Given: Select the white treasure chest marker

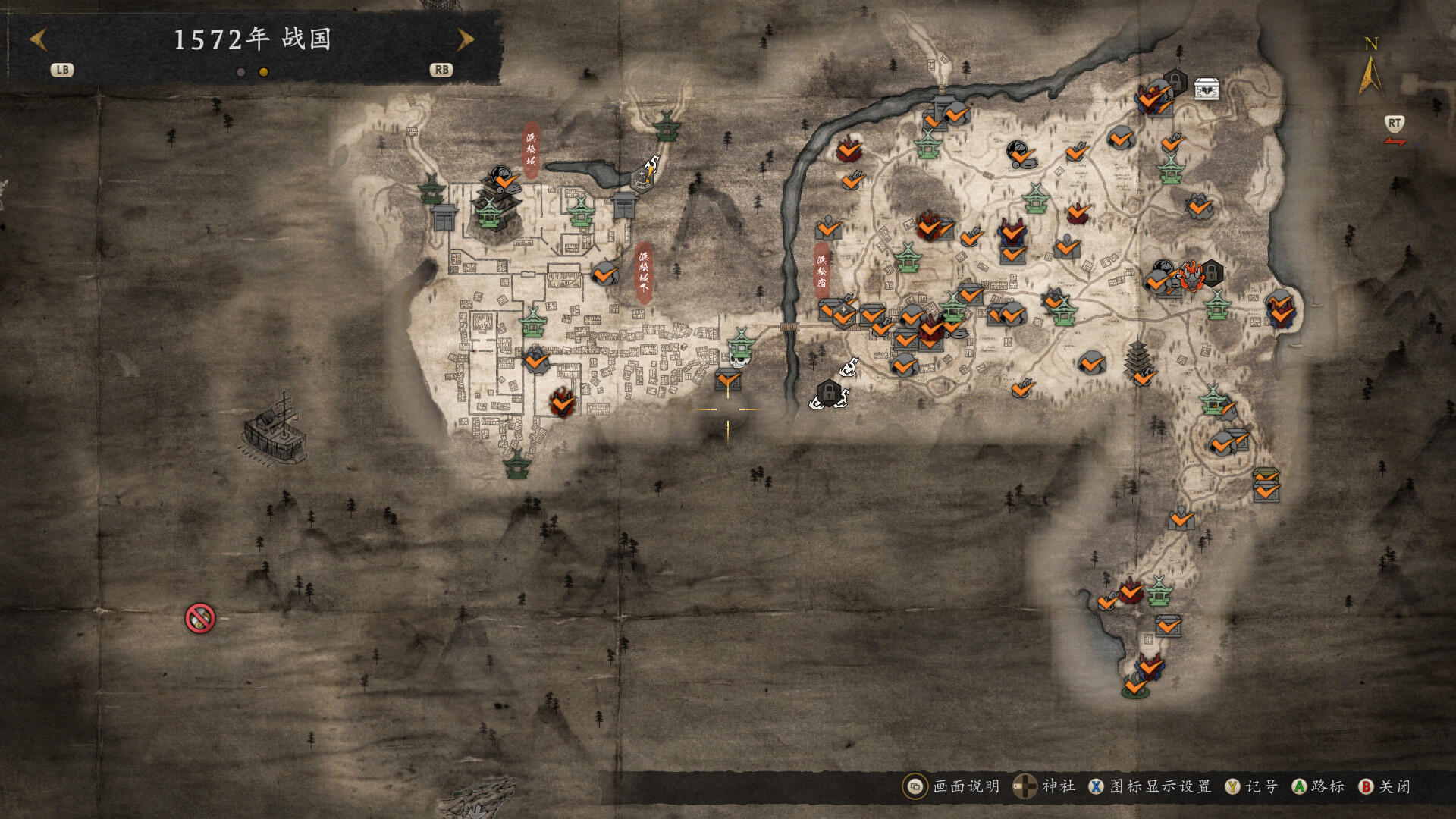Looking at the screenshot, I should (x=1207, y=89).
